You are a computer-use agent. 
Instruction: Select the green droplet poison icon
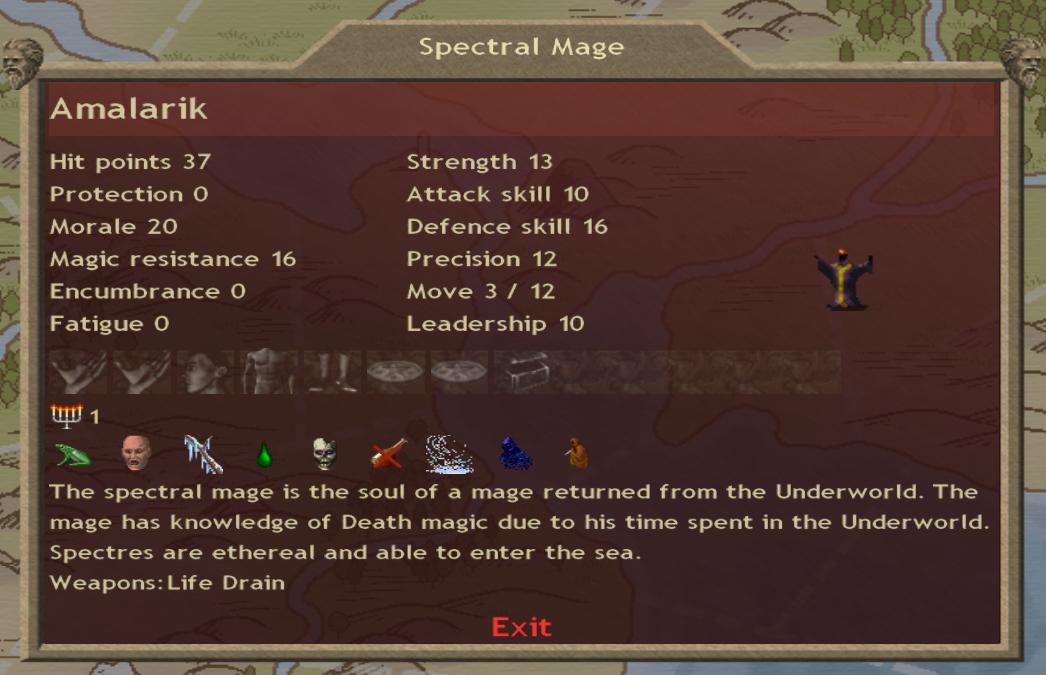pos(264,456)
